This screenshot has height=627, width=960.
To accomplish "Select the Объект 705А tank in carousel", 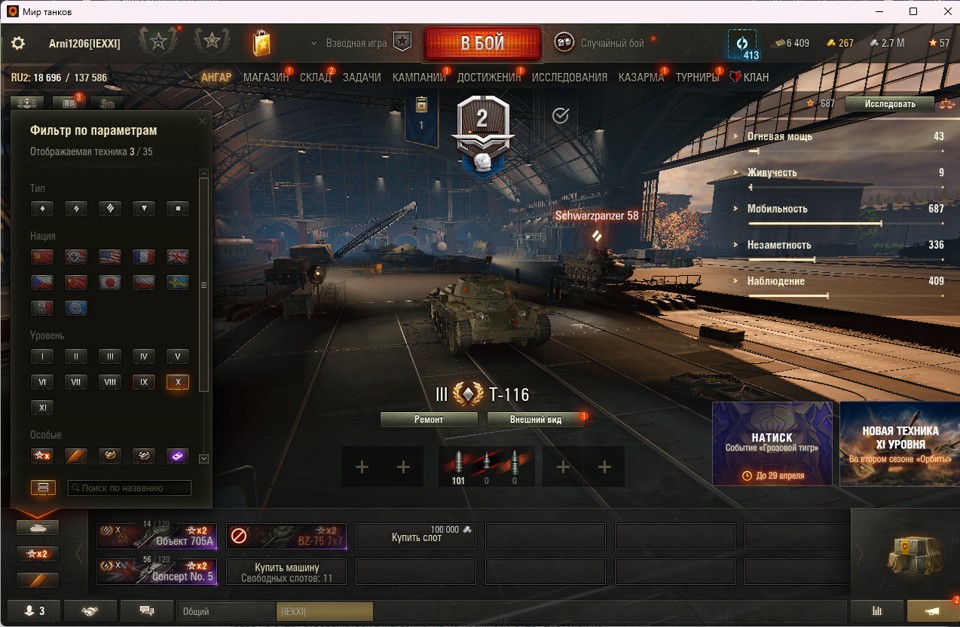I will [x=157, y=537].
